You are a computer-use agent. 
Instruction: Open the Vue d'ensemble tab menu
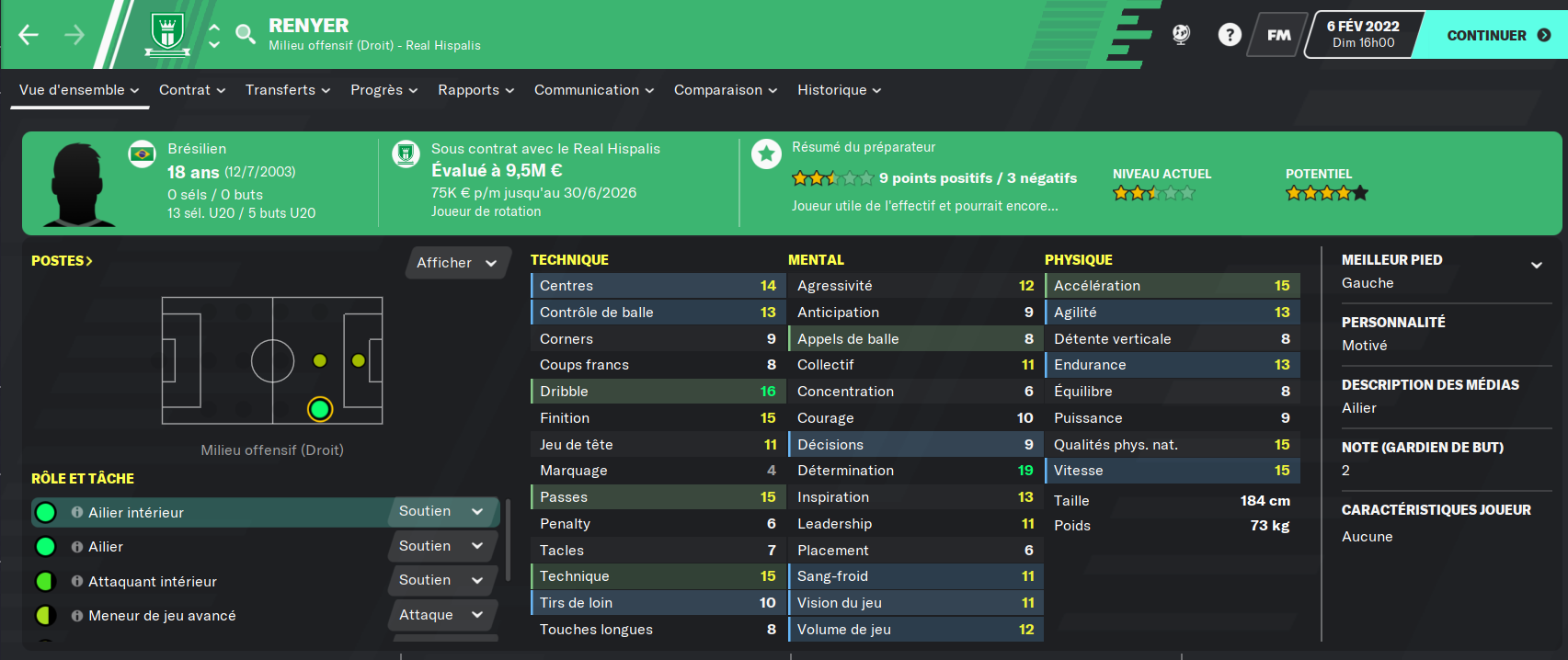[79, 90]
